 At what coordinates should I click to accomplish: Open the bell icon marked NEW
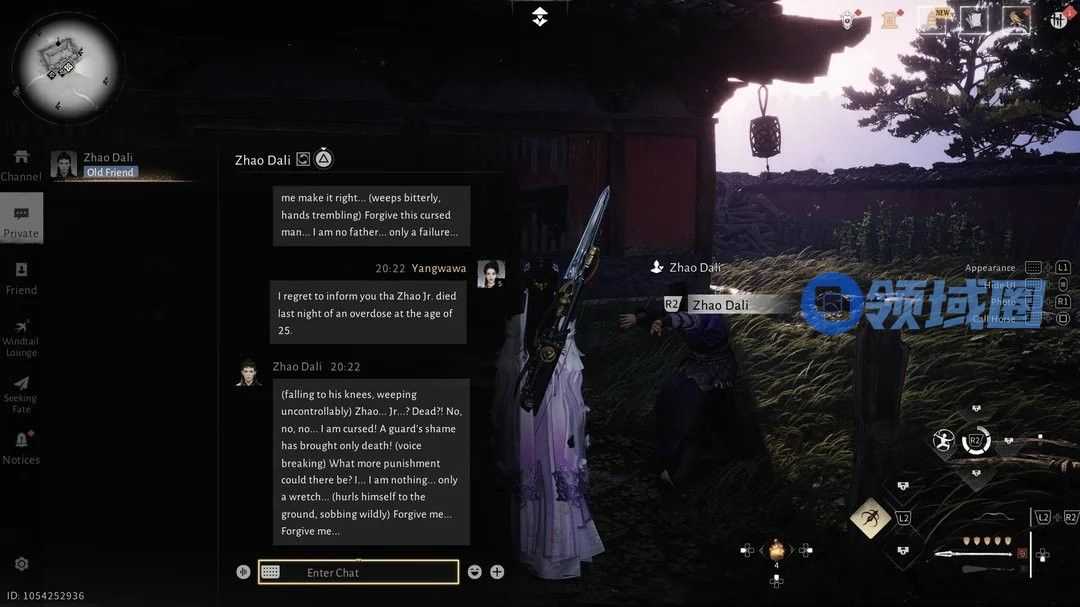934,20
